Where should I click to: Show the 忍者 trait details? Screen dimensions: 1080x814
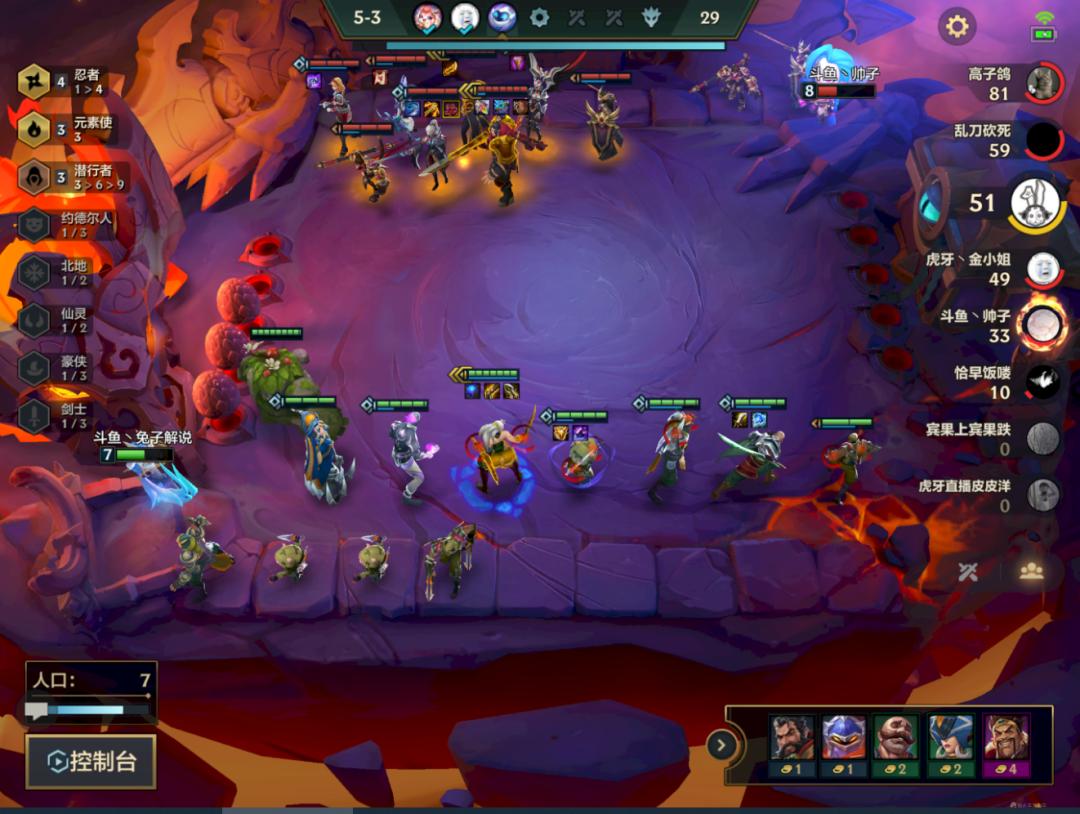click(35, 81)
